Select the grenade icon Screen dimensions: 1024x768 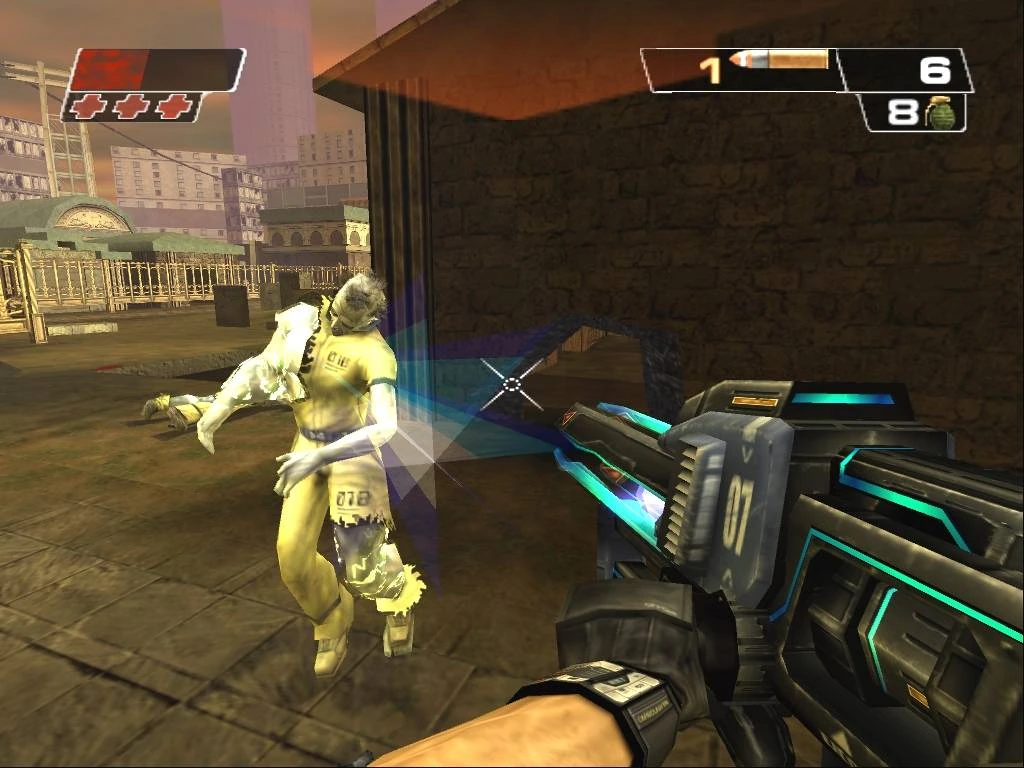coord(938,113)
